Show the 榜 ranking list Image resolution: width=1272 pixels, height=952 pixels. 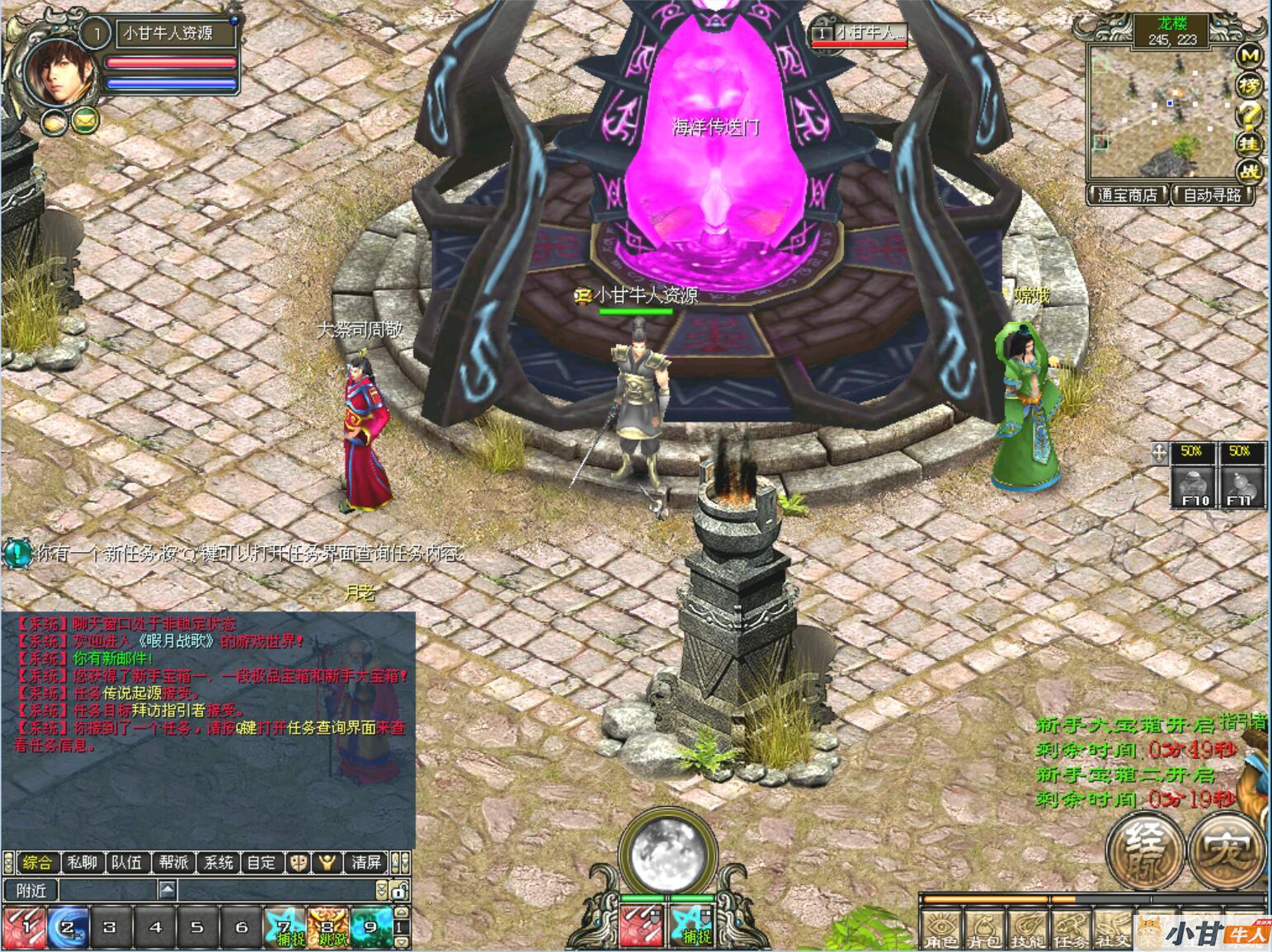1251,85
